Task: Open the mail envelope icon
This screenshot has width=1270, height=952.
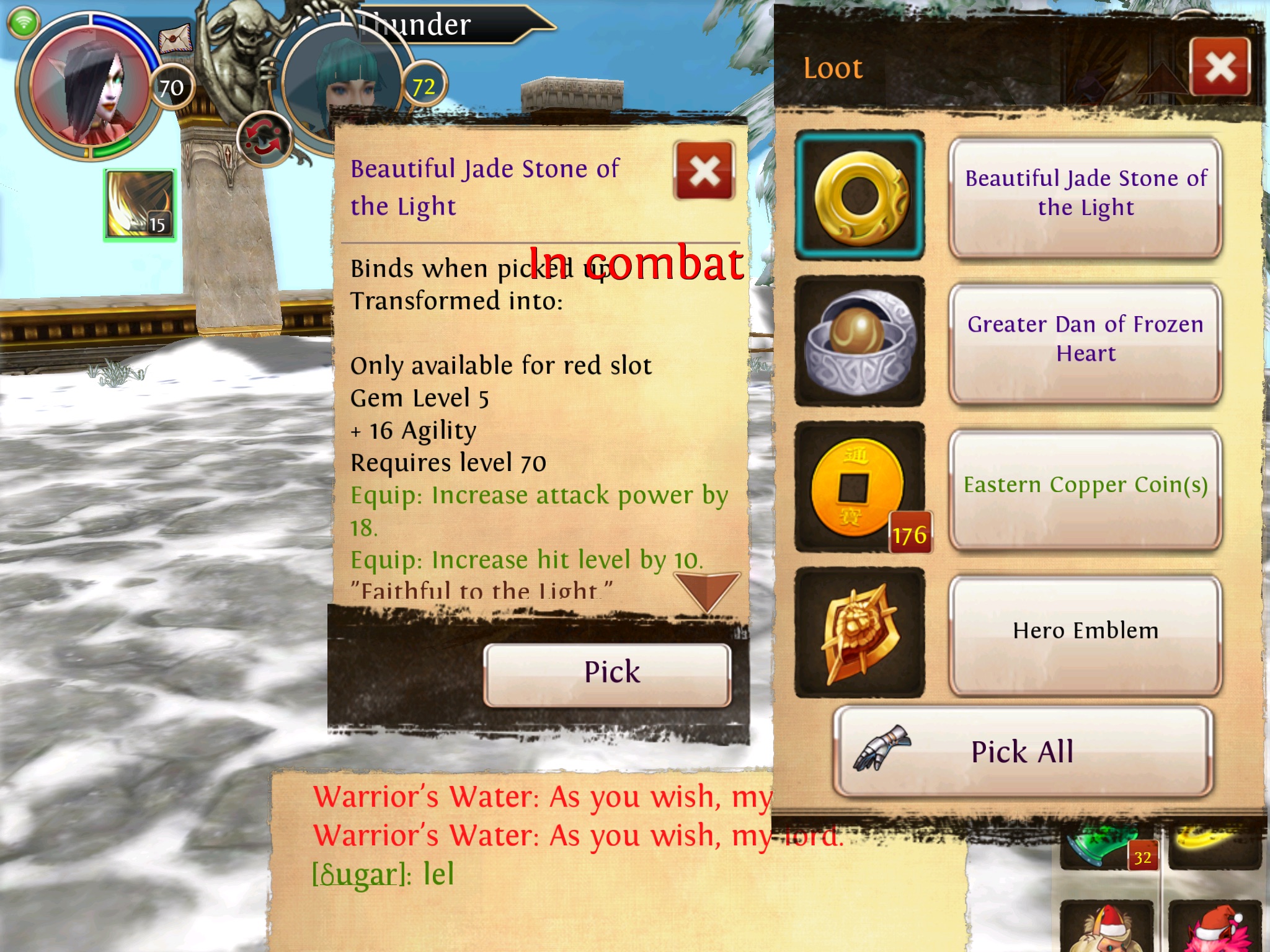Action: pyautogui.click(x=175, y=40)
